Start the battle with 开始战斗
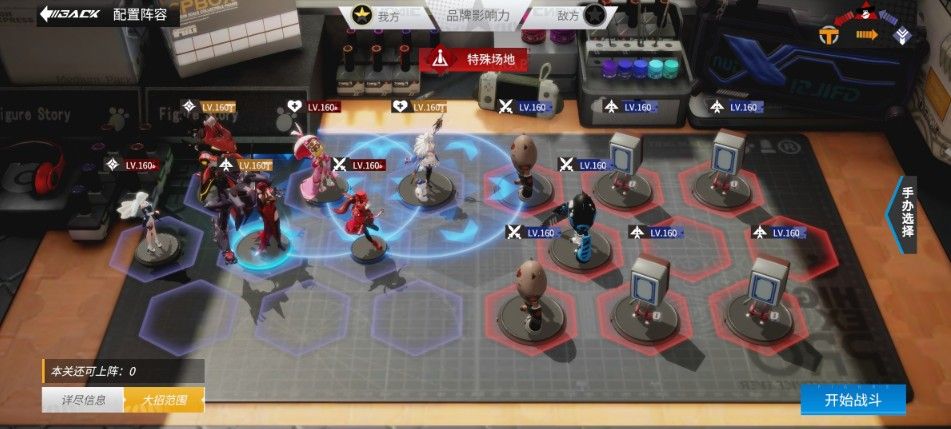The width and height of the screenshot is (951, 429). coord(852,399)
